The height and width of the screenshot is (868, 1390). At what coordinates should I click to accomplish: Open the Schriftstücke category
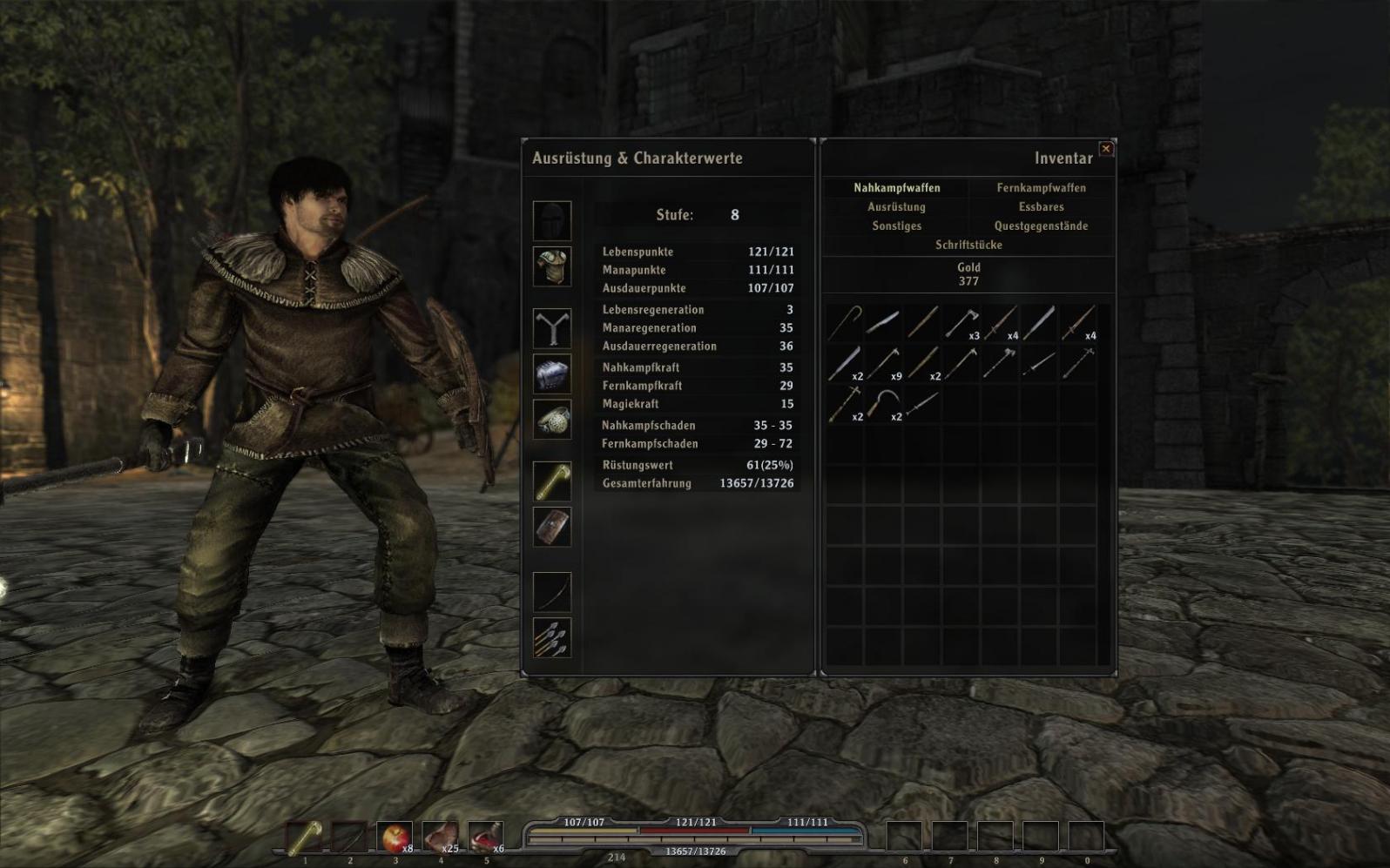tap(968, 246)
